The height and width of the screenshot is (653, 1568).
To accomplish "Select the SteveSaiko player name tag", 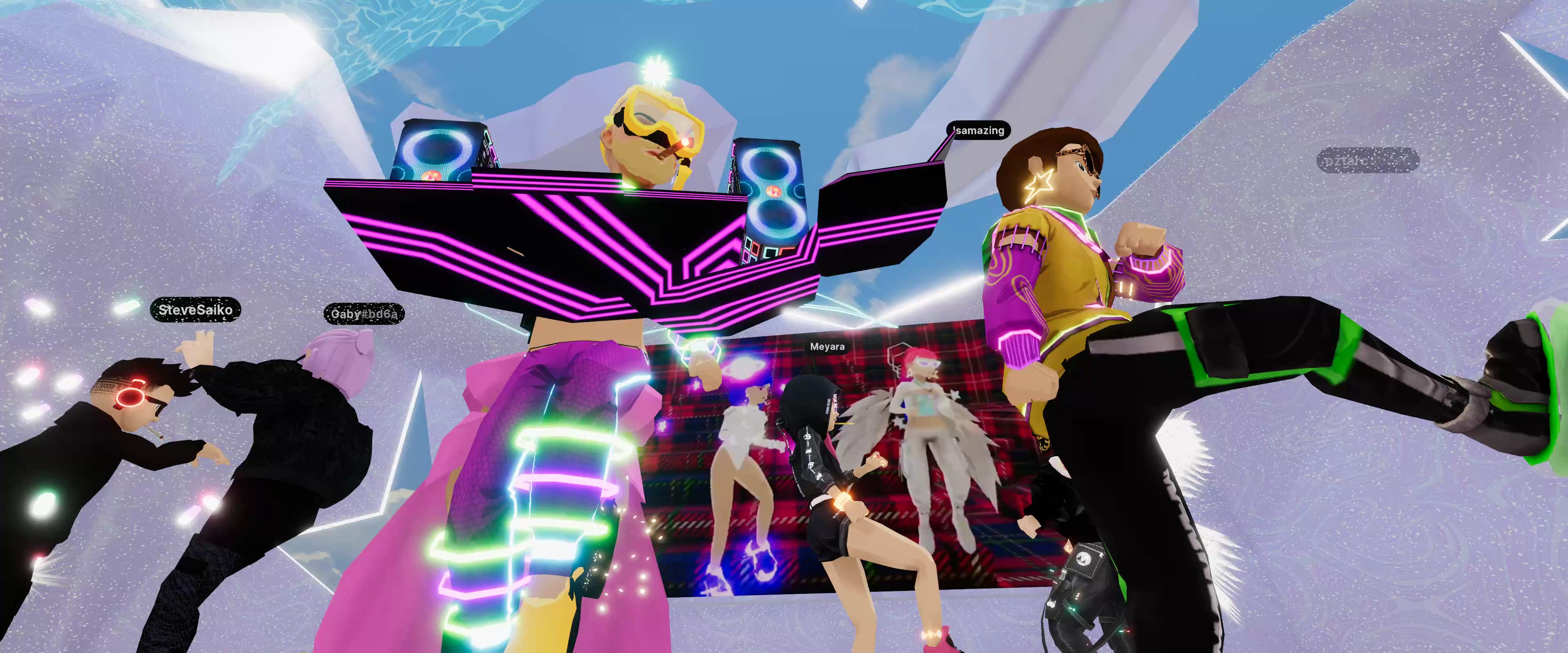I will [x=196, y=310].
